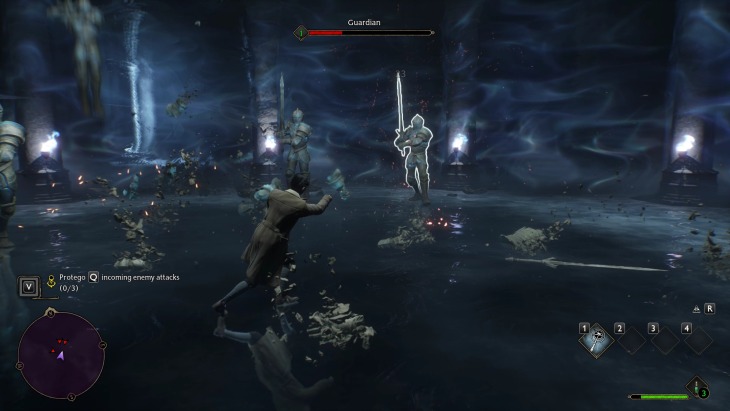Use the Wiggenweld healing potion icon

pos(696,388)
